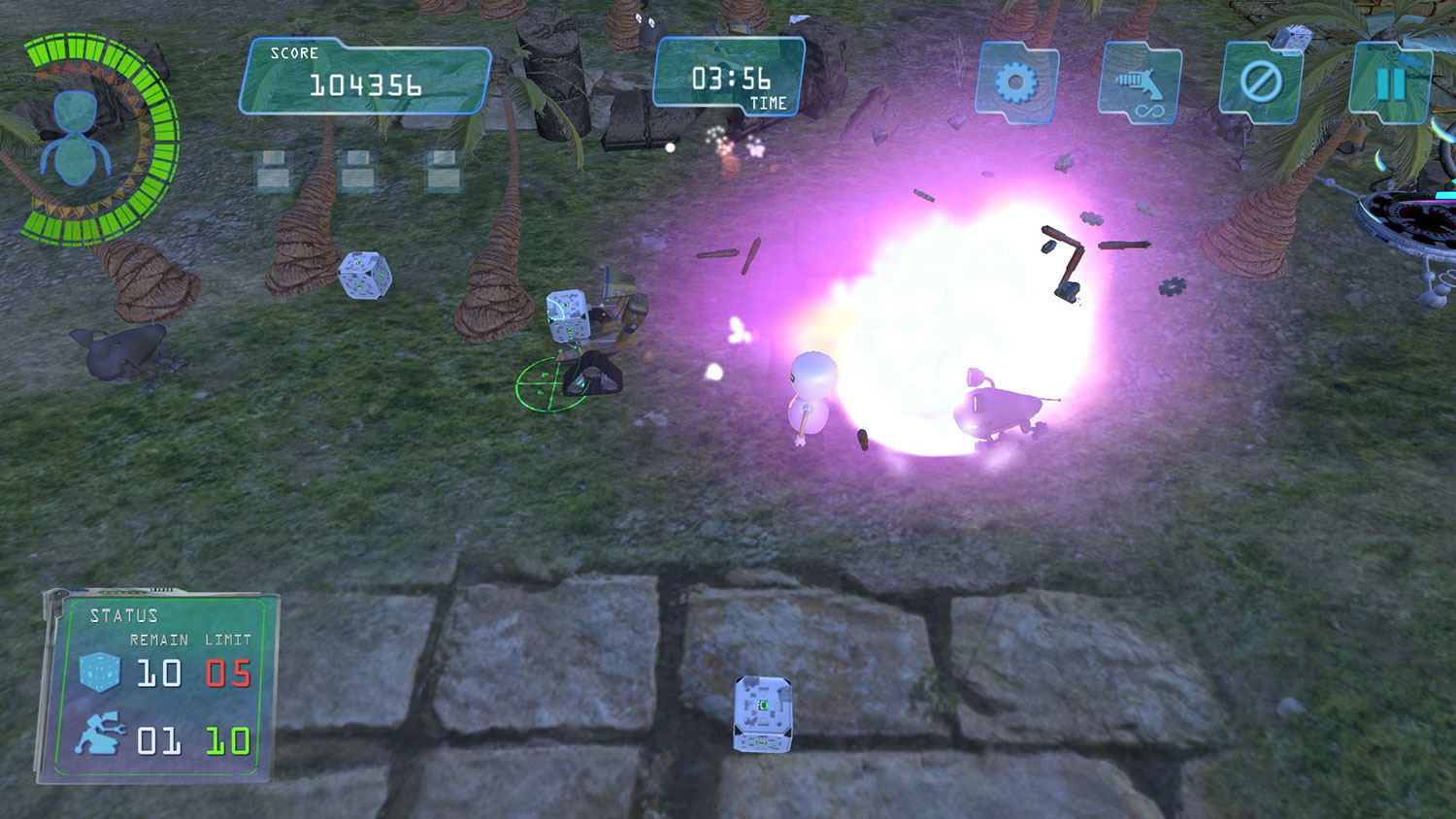
Task: Click the STATUS panel header label
Action: click(x=124, y=615)
